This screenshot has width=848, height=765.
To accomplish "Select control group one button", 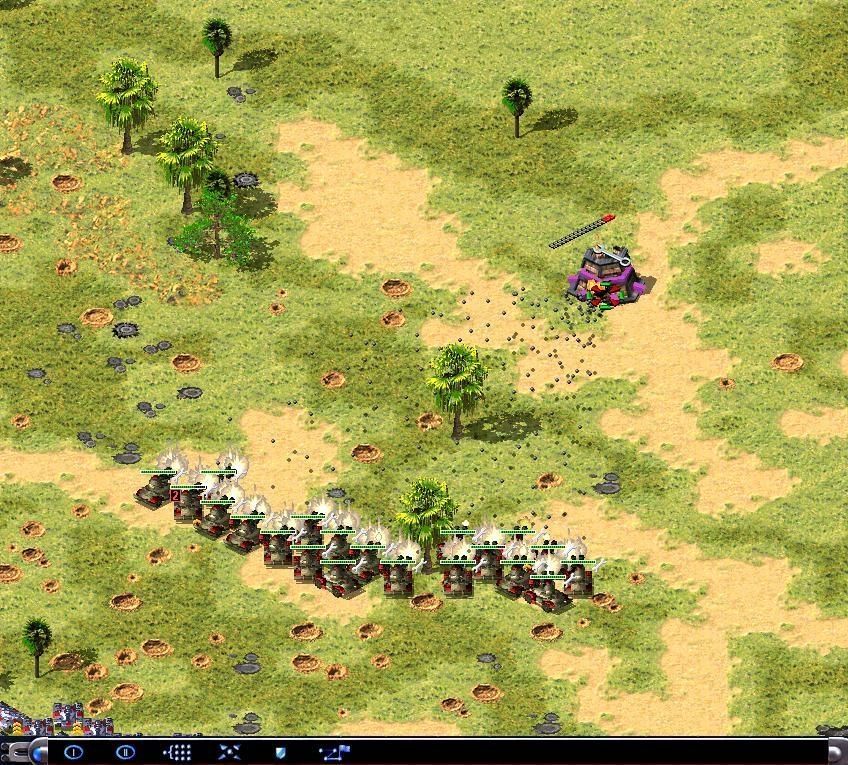I will click(x=73, y=752).
